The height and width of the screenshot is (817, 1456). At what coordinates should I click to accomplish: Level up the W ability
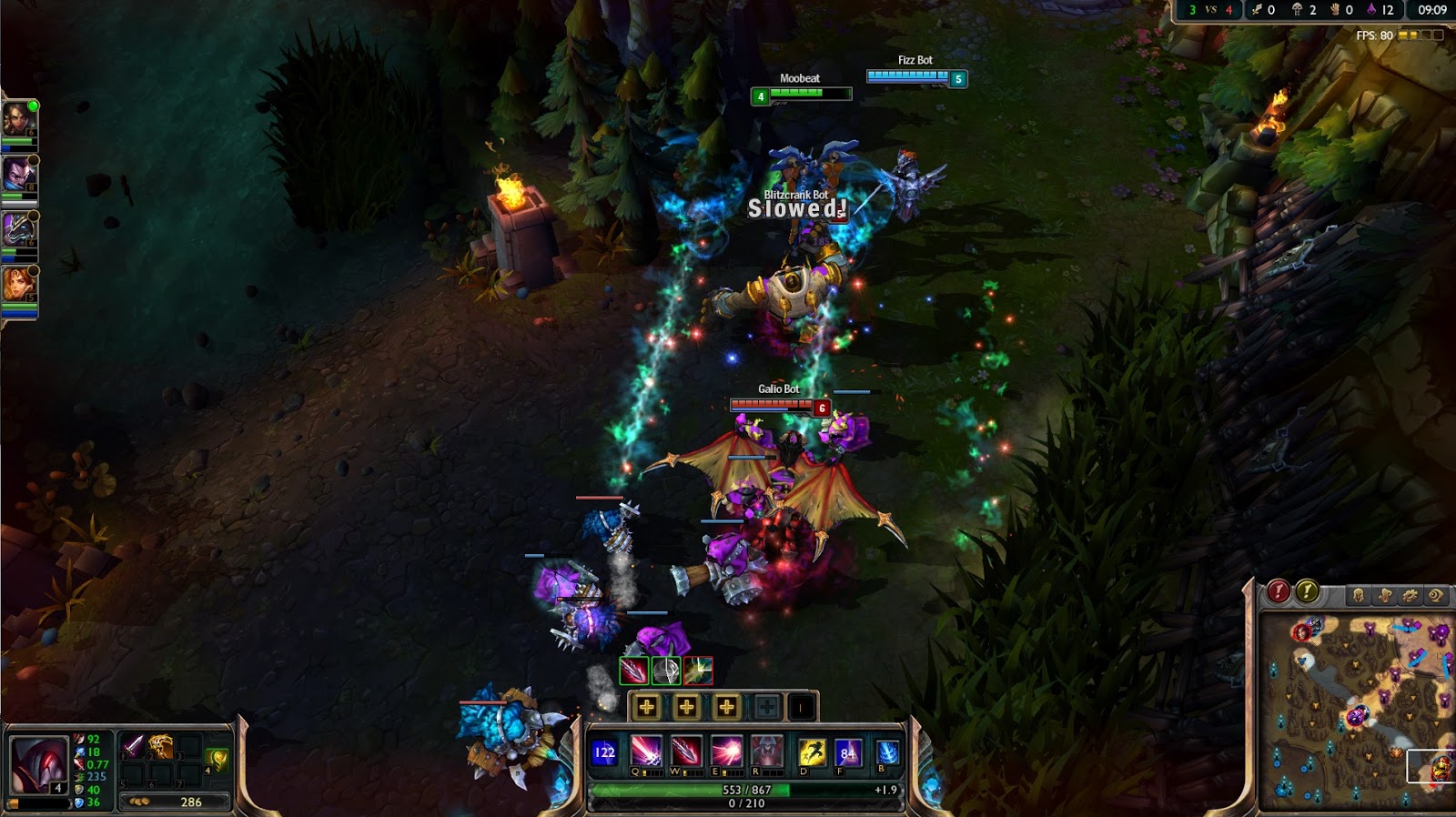tap(687, 707)
